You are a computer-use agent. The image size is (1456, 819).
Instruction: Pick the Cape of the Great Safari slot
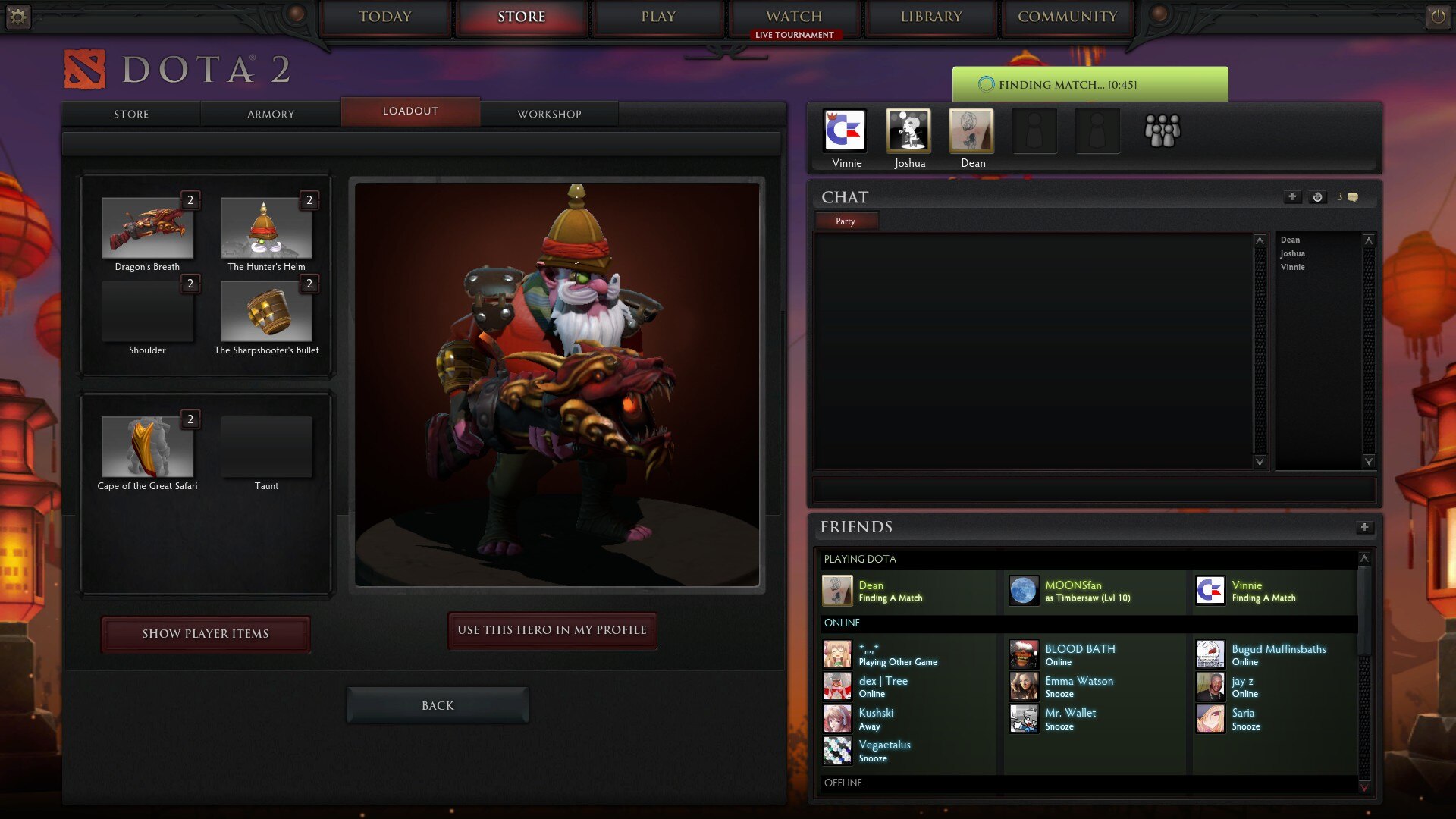tap(147, 447)
